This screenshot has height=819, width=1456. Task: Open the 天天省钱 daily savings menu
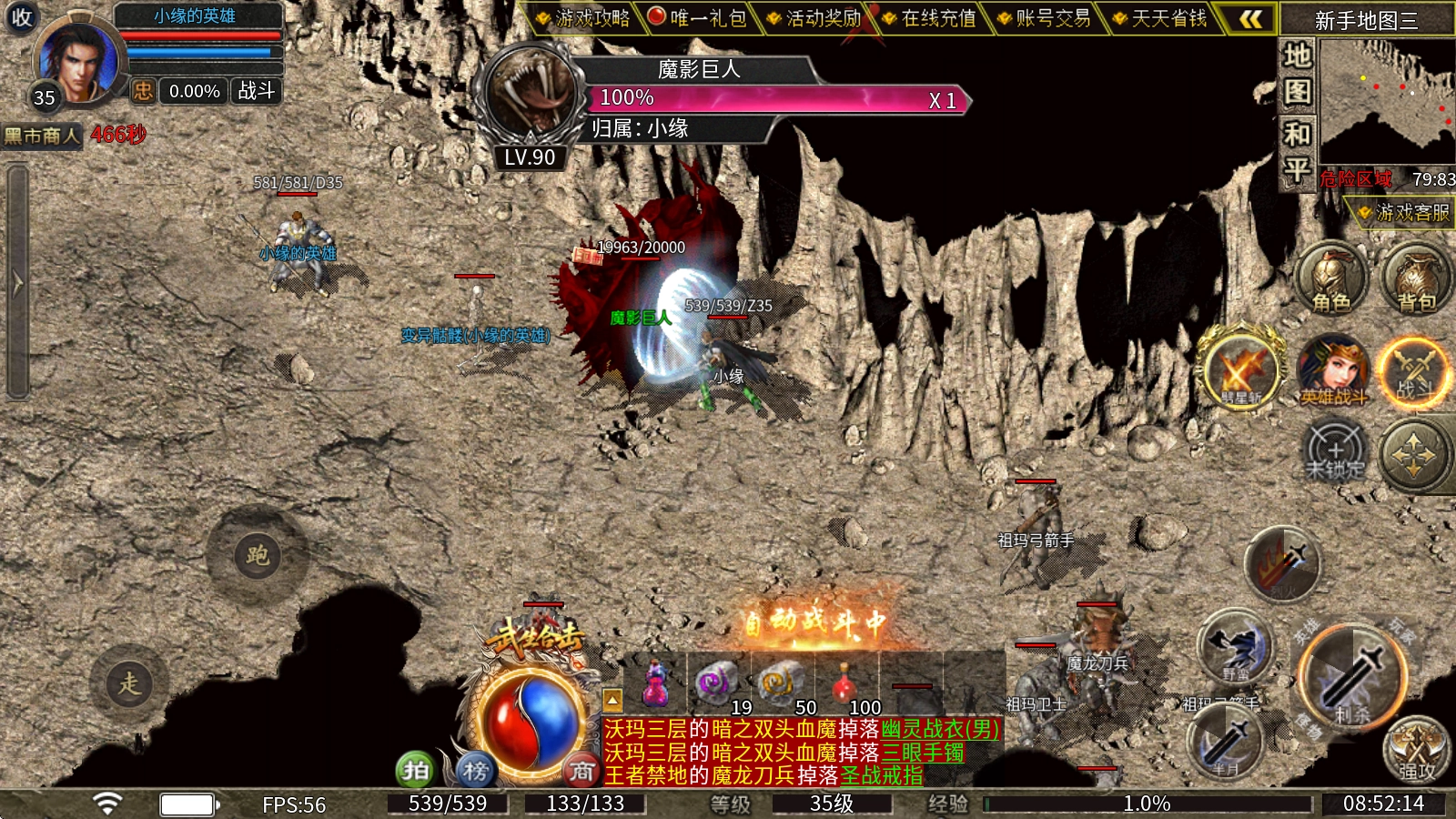pyautogui.click(x=1159, y=18)
